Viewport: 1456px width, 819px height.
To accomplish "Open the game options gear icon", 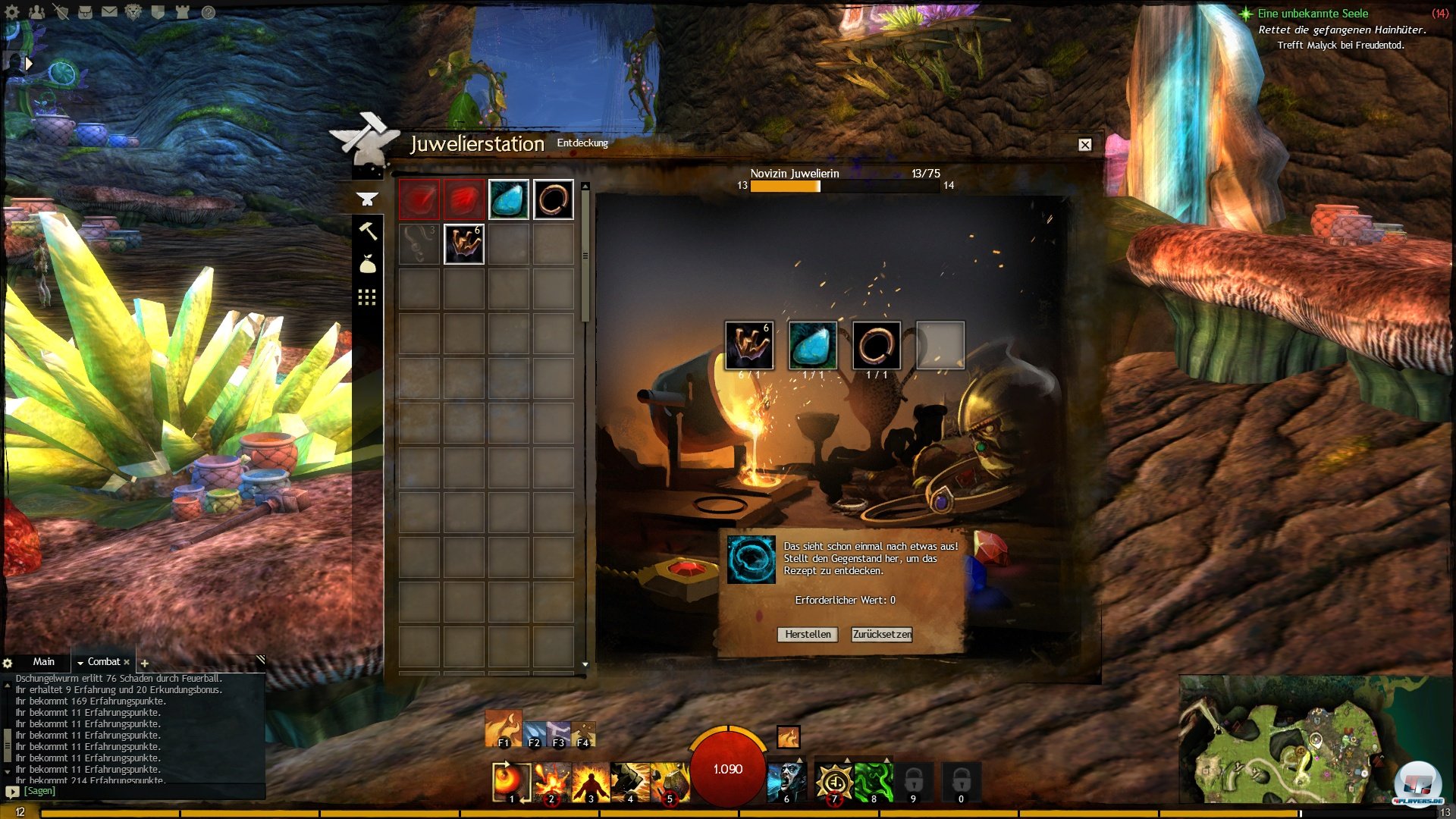I will click(x=11, y=11).
